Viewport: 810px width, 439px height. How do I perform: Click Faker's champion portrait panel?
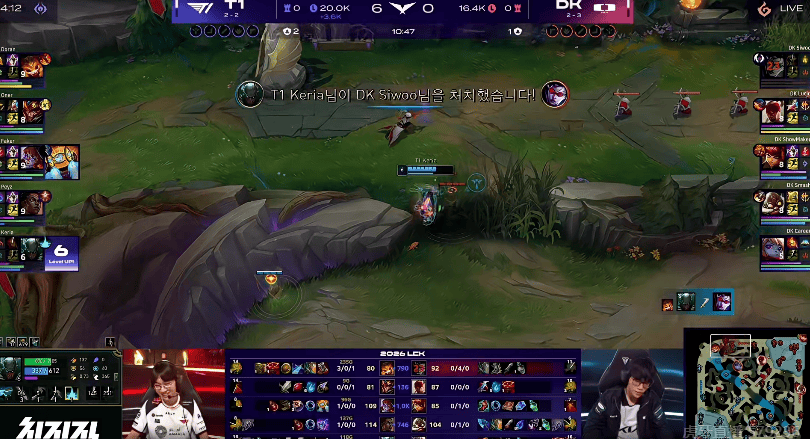point(40,160)
